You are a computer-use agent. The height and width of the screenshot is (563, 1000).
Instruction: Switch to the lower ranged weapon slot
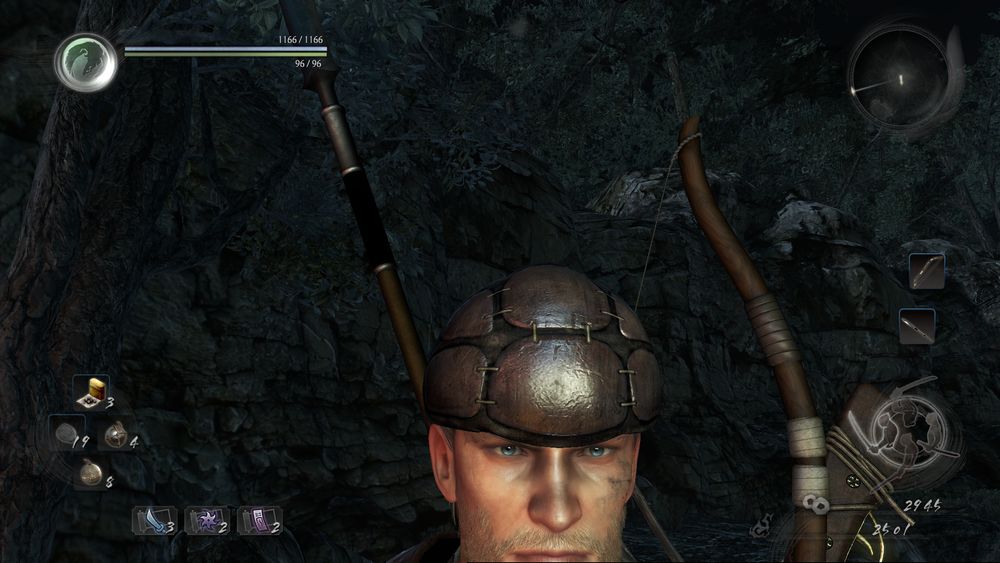(x=916, y=326)
